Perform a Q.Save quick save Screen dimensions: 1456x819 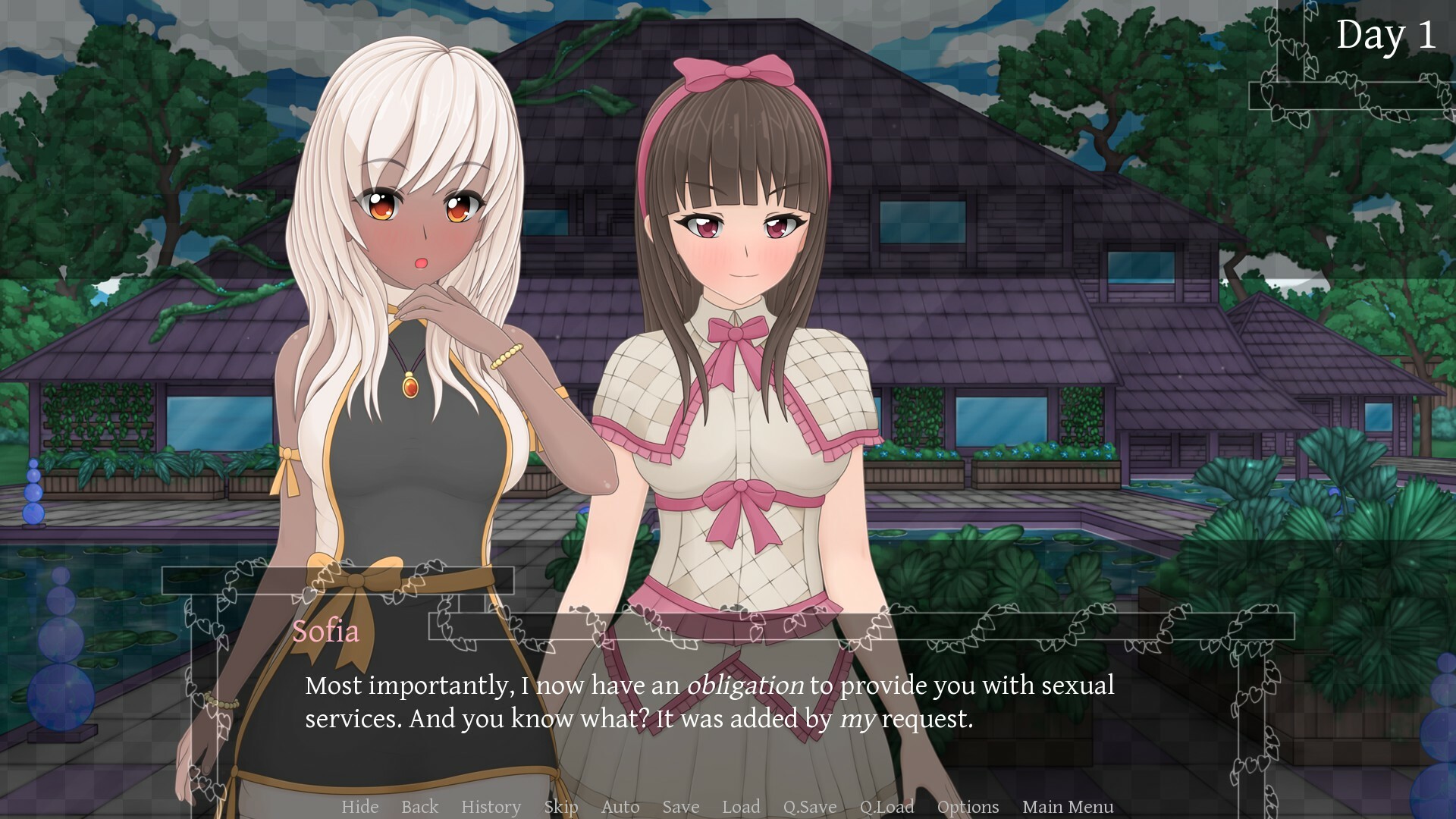coord(811,807)
